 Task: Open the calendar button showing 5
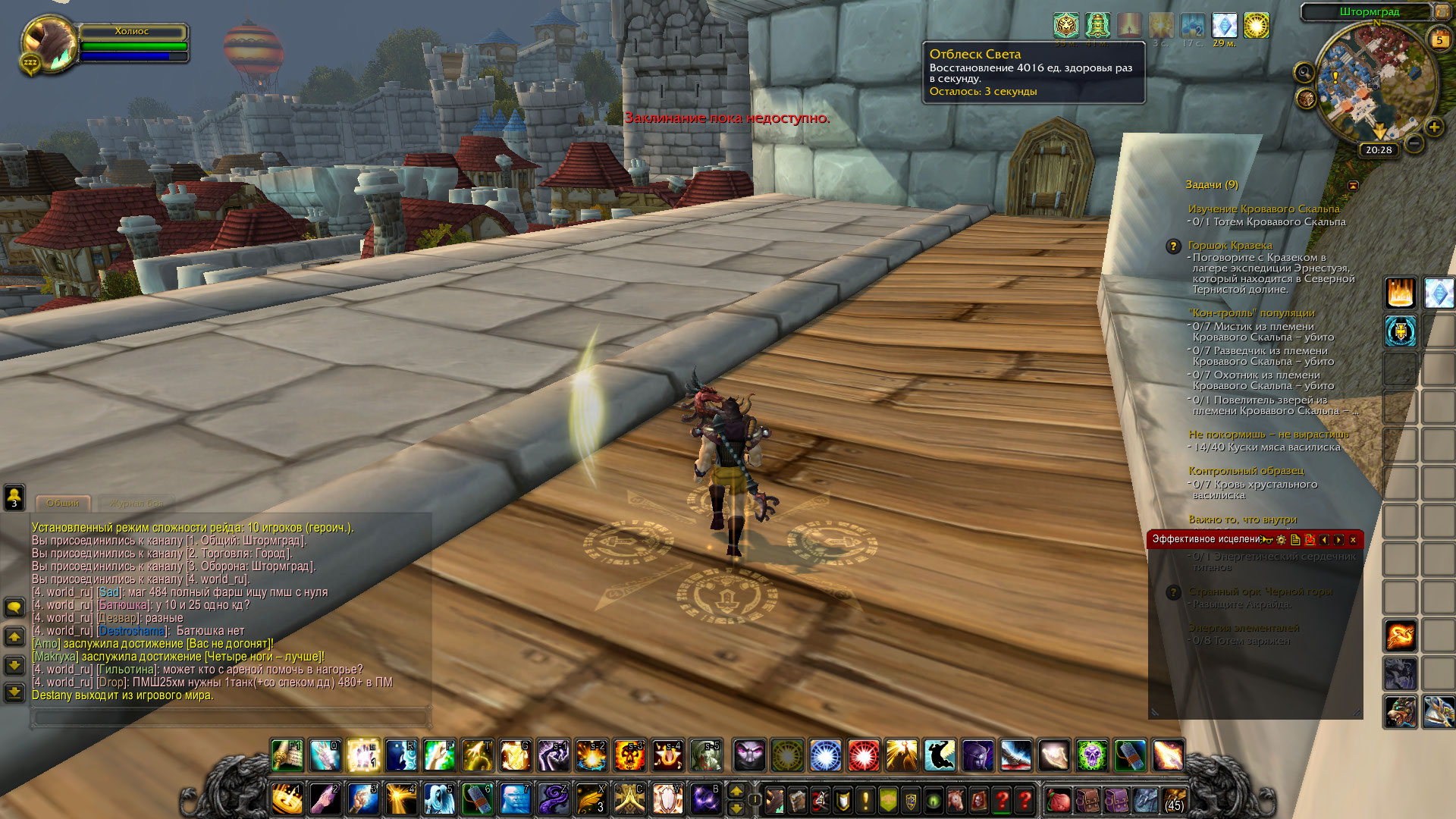1439,39
